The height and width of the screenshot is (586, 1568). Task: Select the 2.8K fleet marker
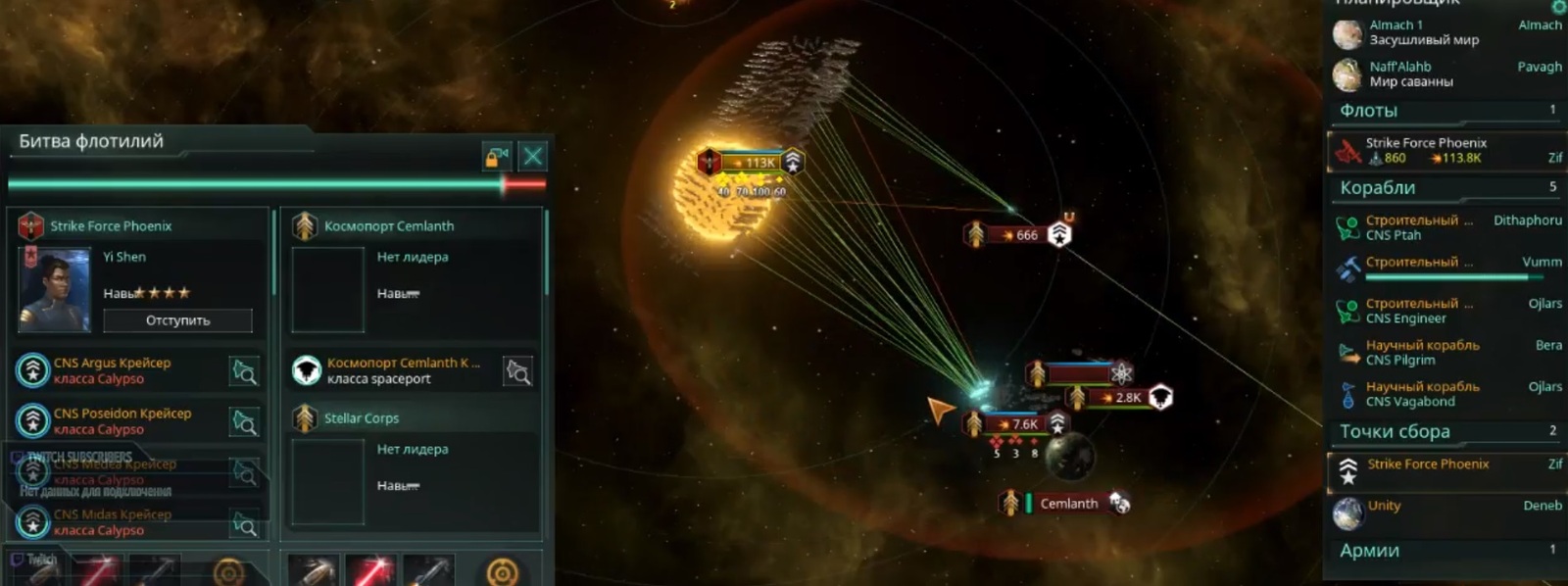[1125, 398]
